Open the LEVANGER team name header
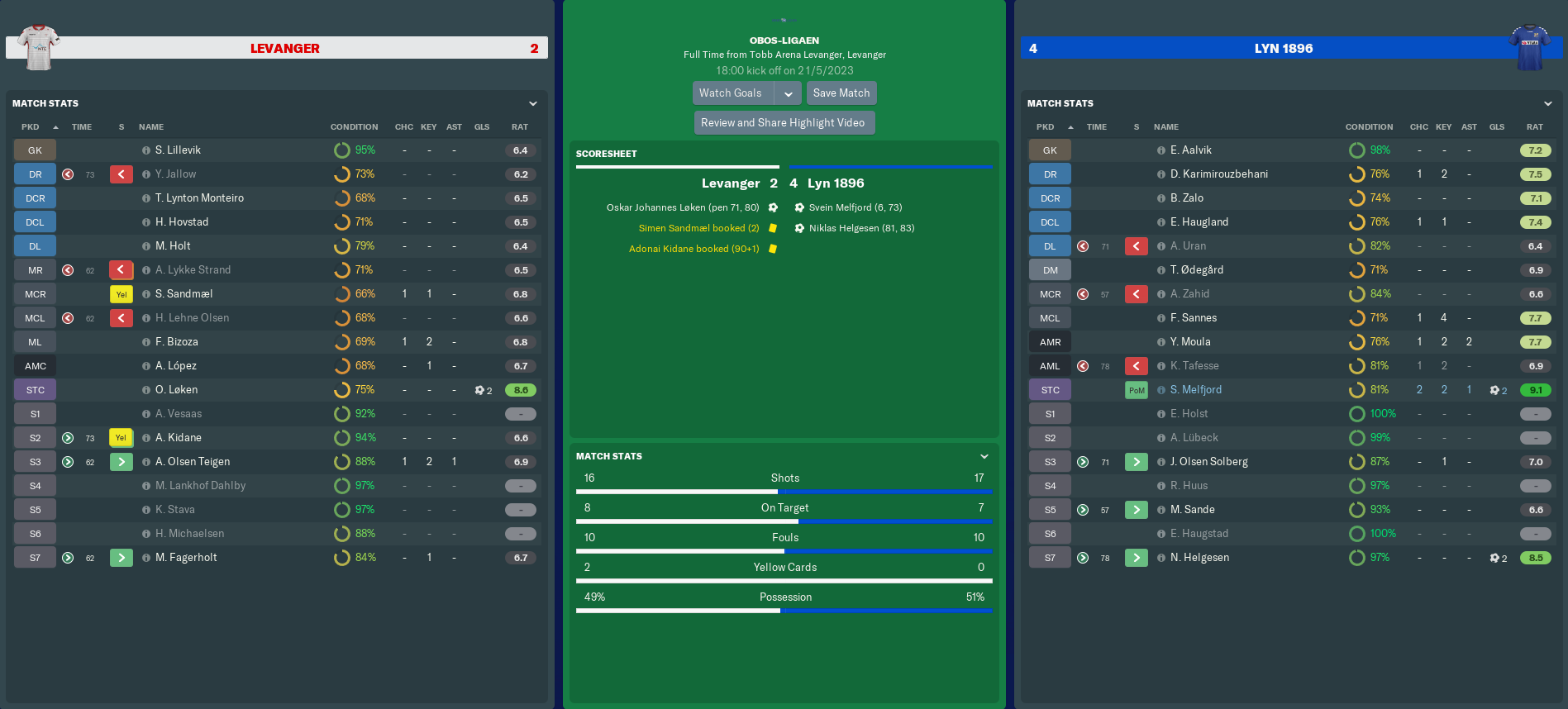Image resolution: width=1568 pixels, height=709 pixels. click(x=284, y=49)
